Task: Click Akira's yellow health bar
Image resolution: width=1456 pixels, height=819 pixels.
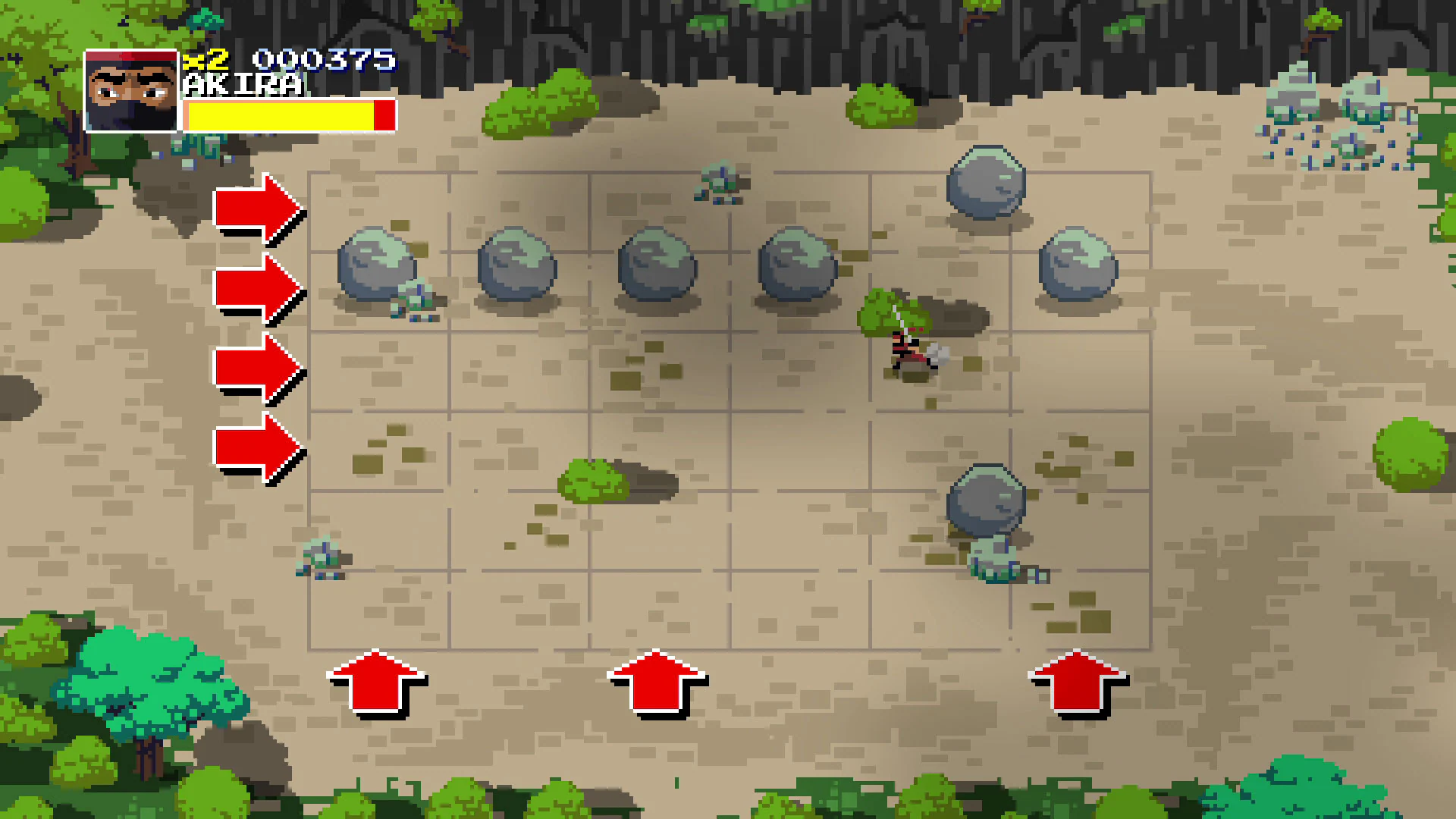Action: click(x=281, y=114)
